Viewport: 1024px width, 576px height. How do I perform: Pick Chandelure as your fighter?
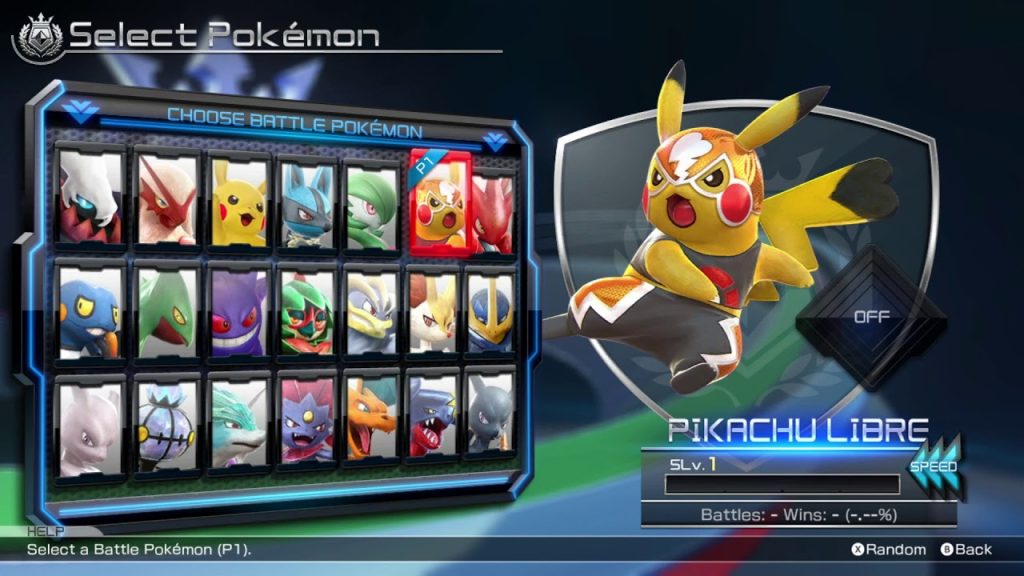[x=166, y=427]
